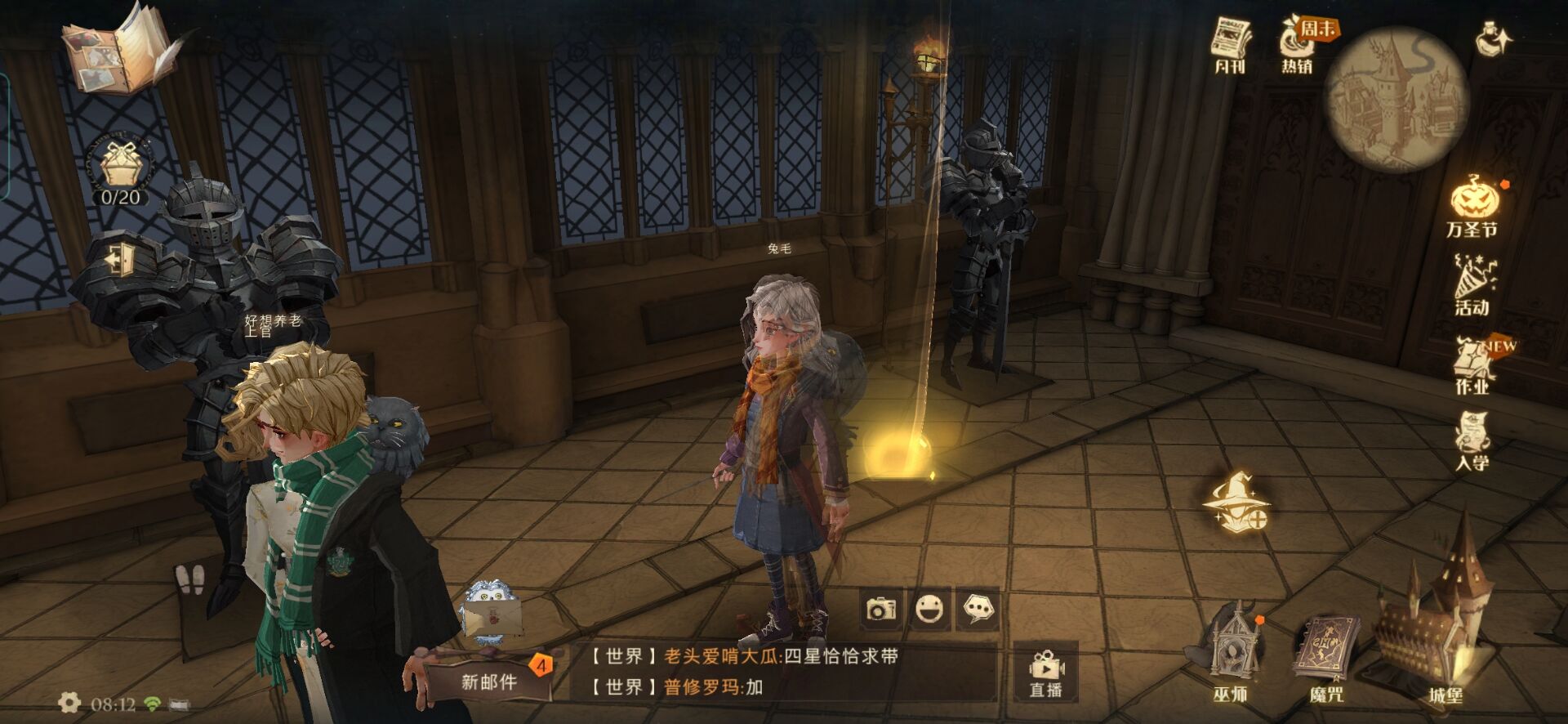Open the smiley emote menu
The width and height of the screenshot is (1568, 724).
(x=930, y=609)
